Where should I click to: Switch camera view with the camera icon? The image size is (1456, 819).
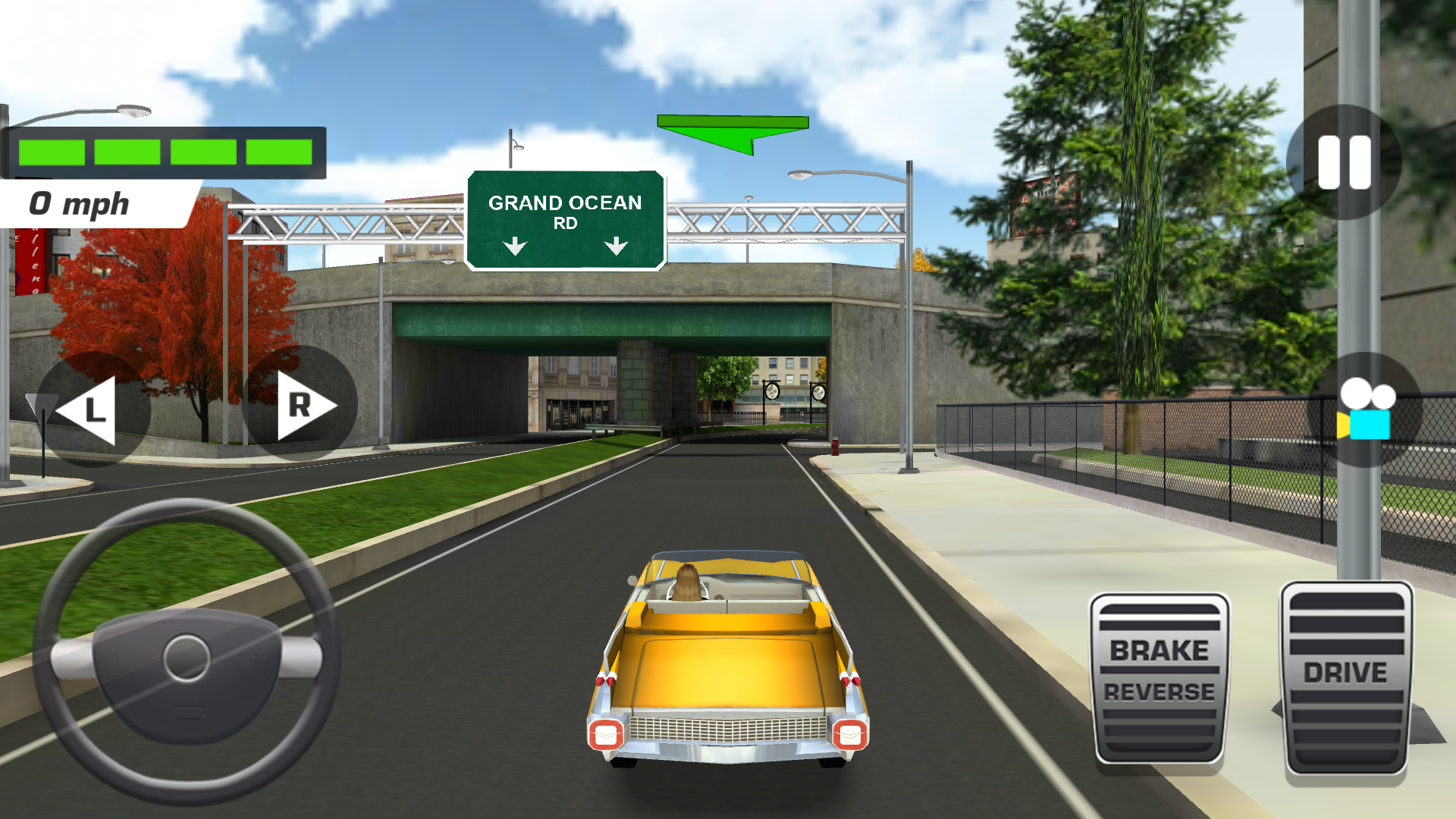pos(1364,410)
